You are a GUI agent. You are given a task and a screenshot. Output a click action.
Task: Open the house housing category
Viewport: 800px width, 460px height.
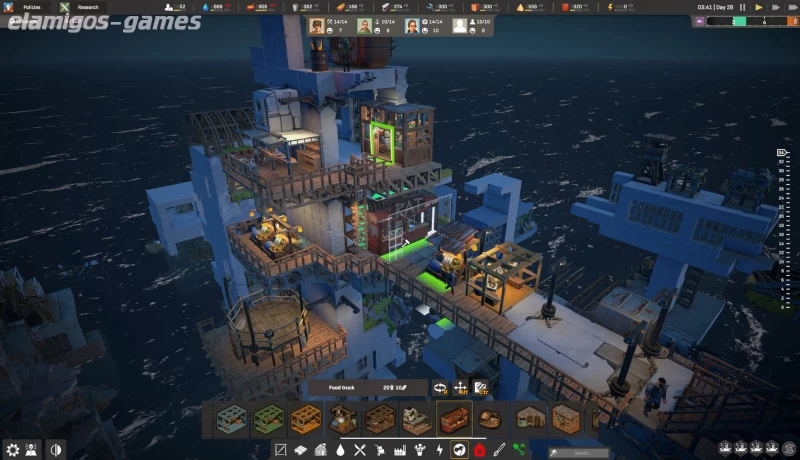[320, 450]
